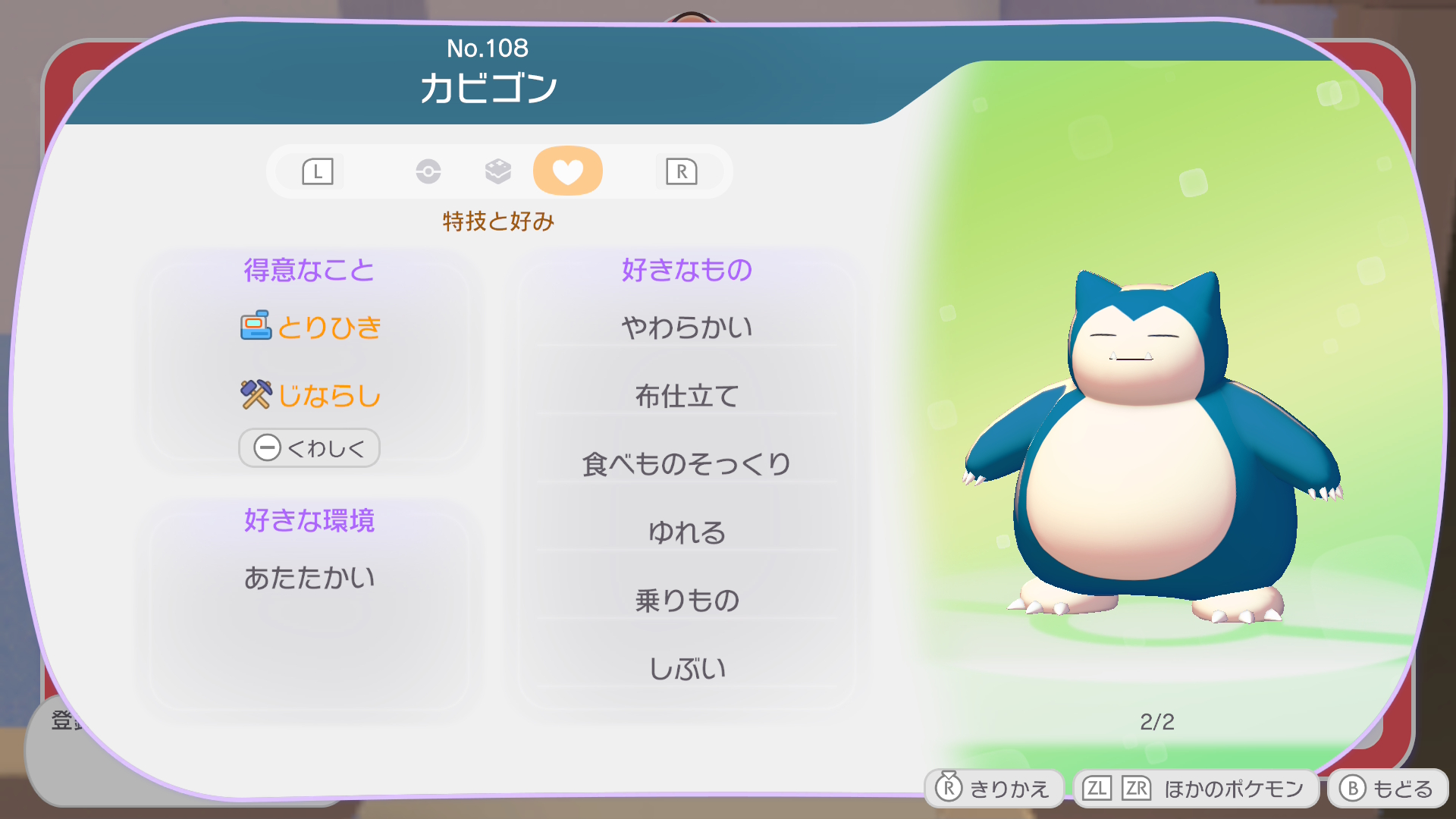The width and height of the screenshot is (1456, 819).
Task: Choose the 布仕立て favorite entry
Action: tap(686, 396)
